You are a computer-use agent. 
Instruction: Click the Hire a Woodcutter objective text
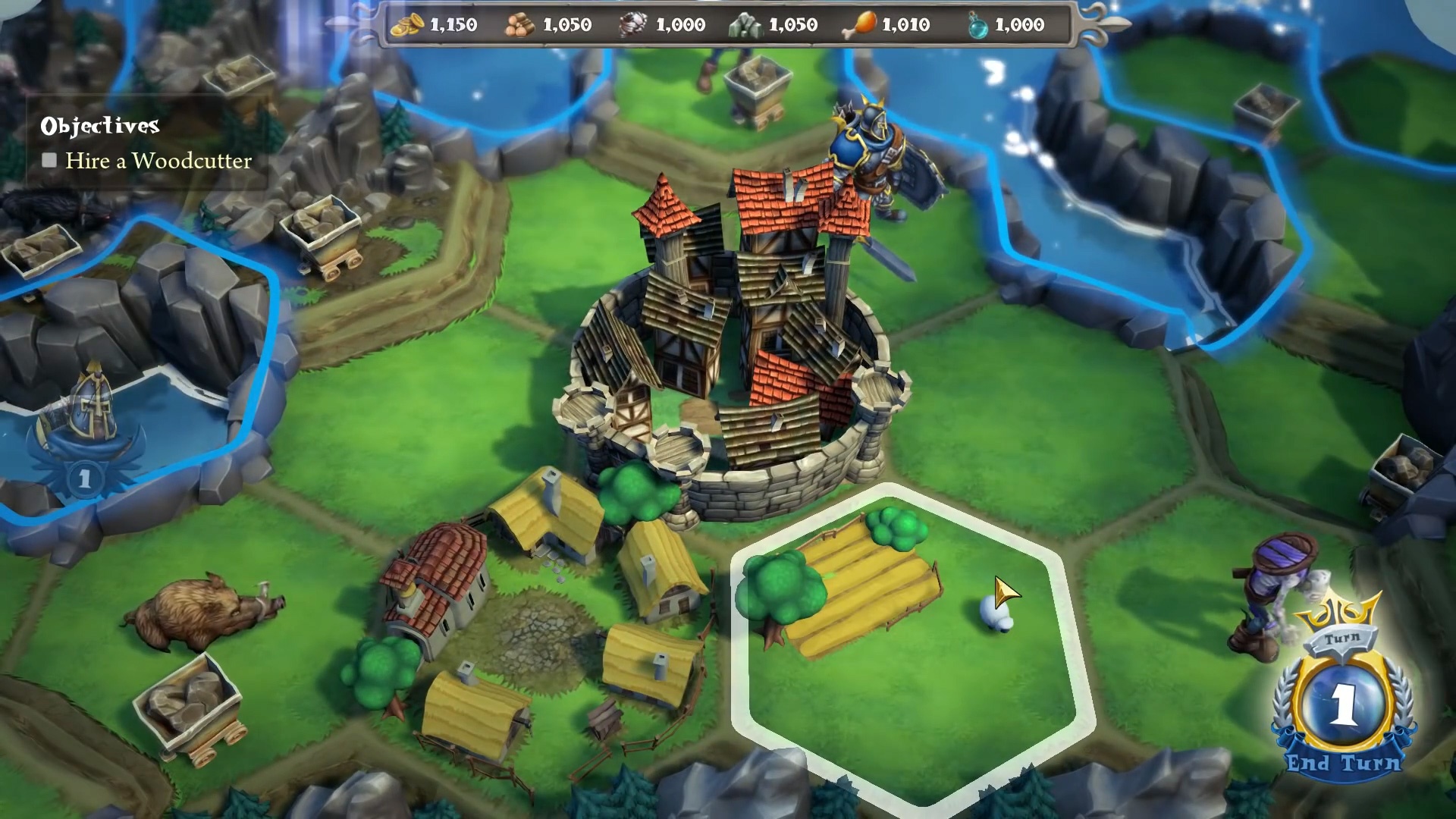point(158,161)
